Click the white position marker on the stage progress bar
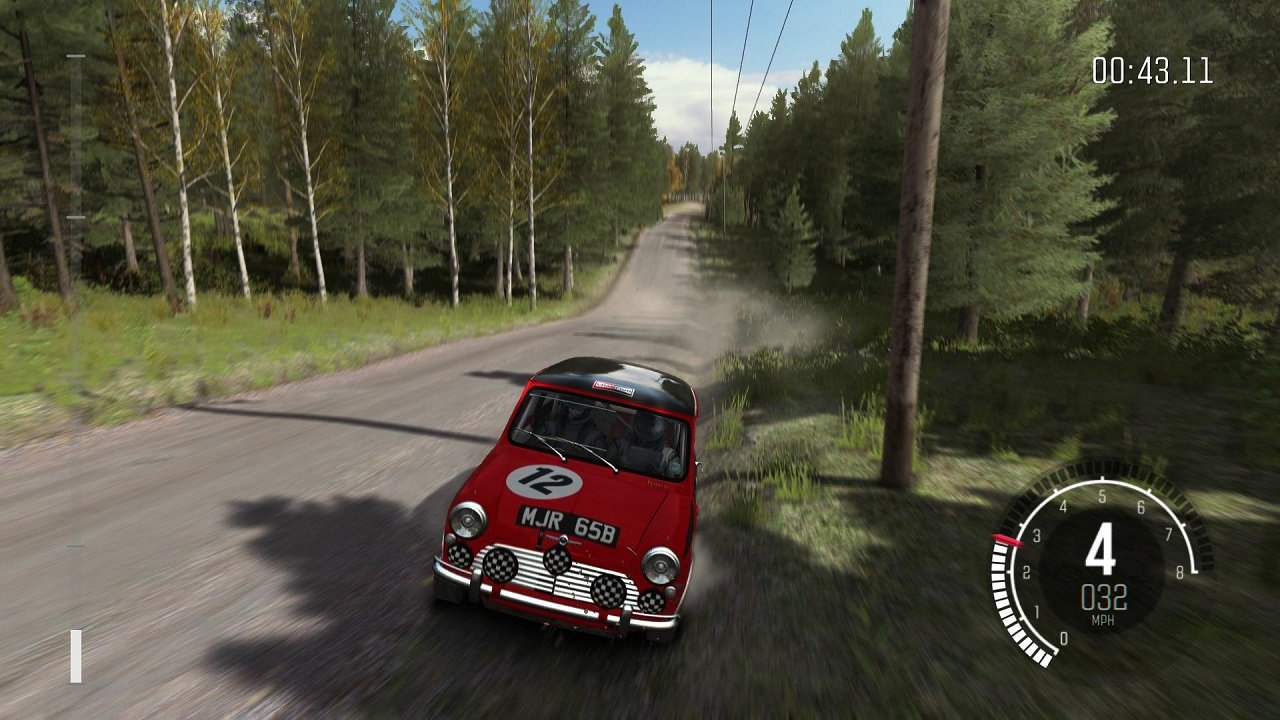 pos(75,655)
